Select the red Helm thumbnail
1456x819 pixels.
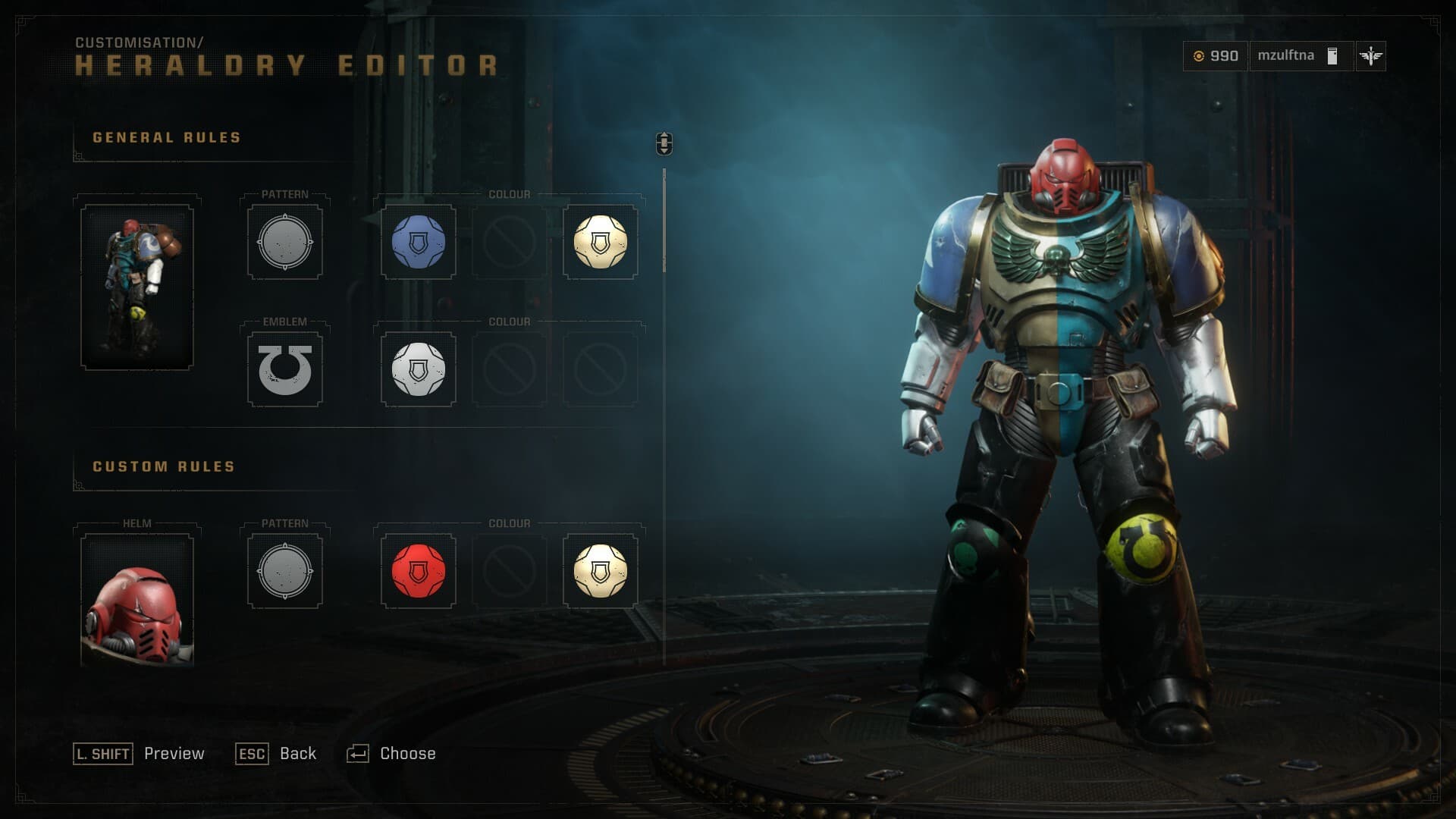(x=137, y=601)
